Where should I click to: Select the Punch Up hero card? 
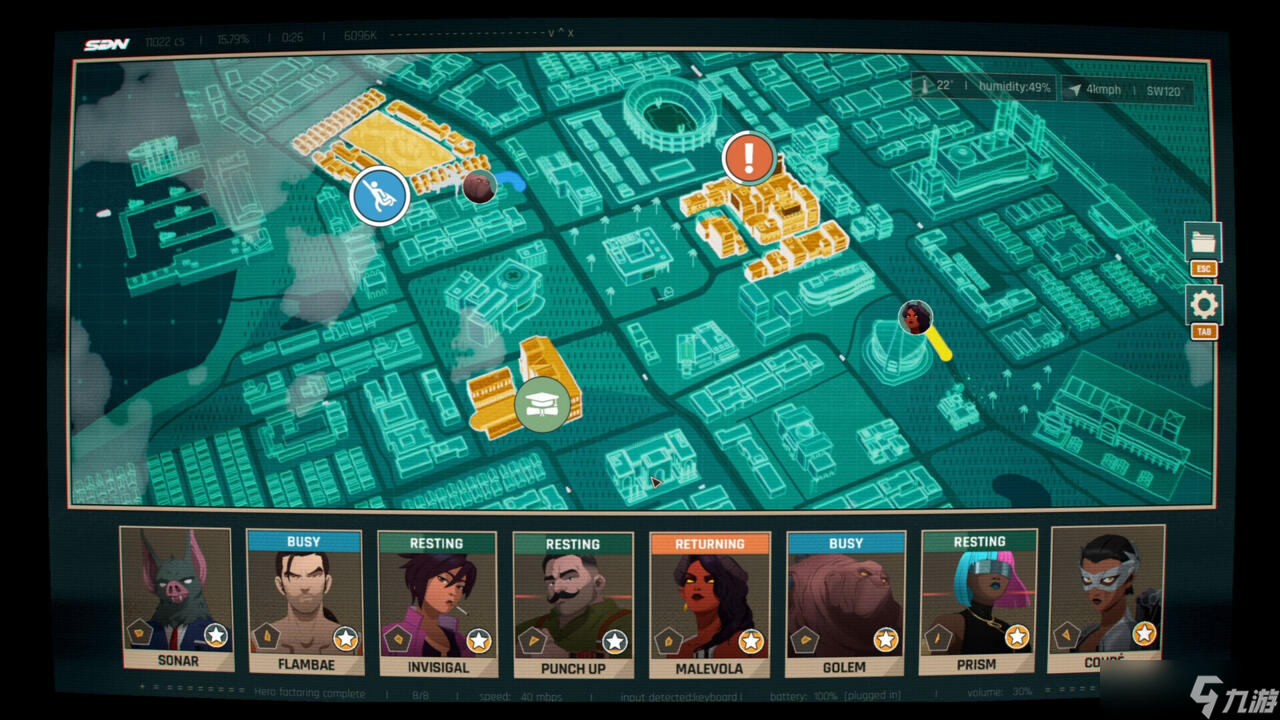coord(572,604)
